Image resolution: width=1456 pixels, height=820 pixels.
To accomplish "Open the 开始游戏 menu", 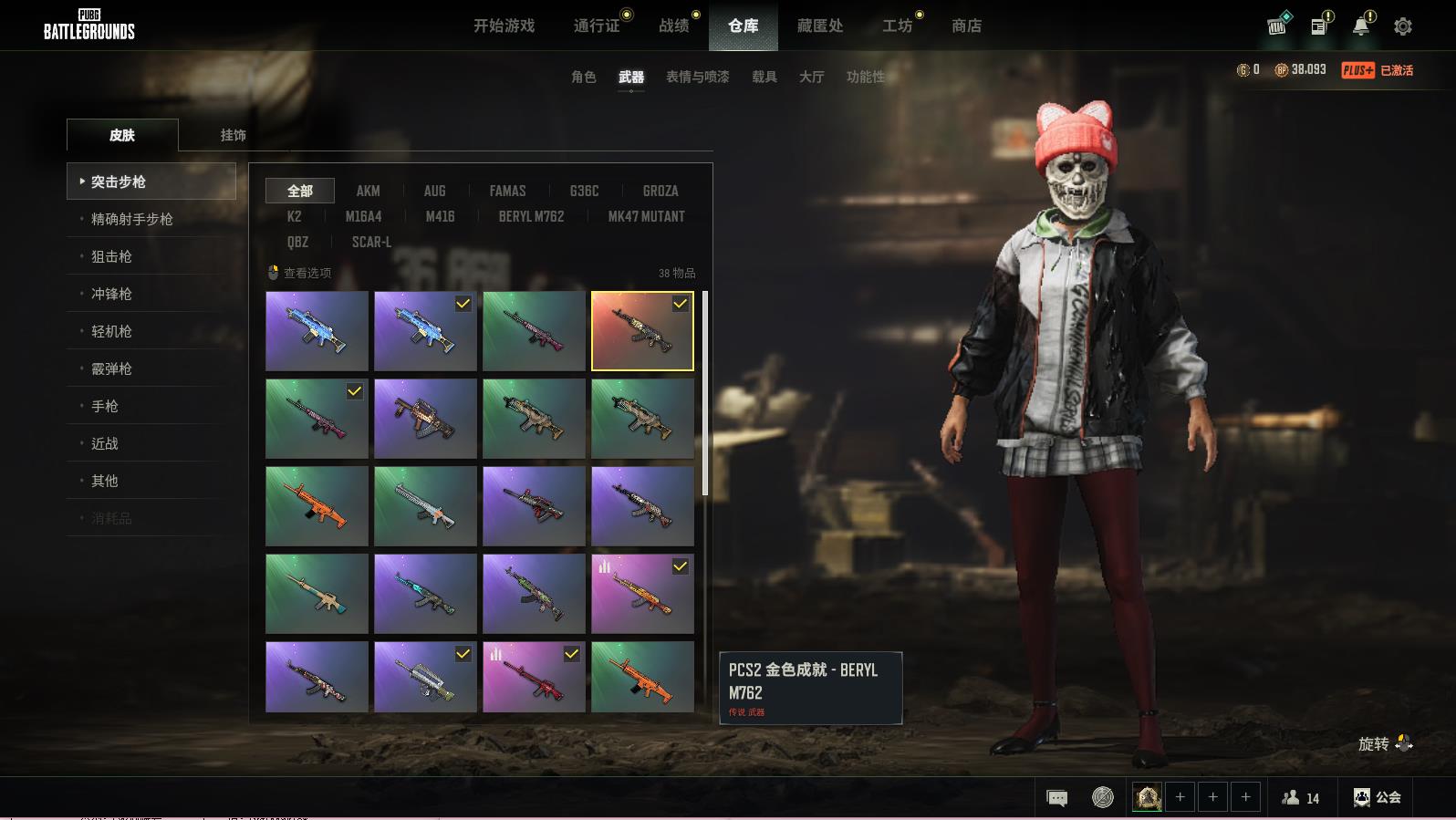I will click(x=504, y=26).
